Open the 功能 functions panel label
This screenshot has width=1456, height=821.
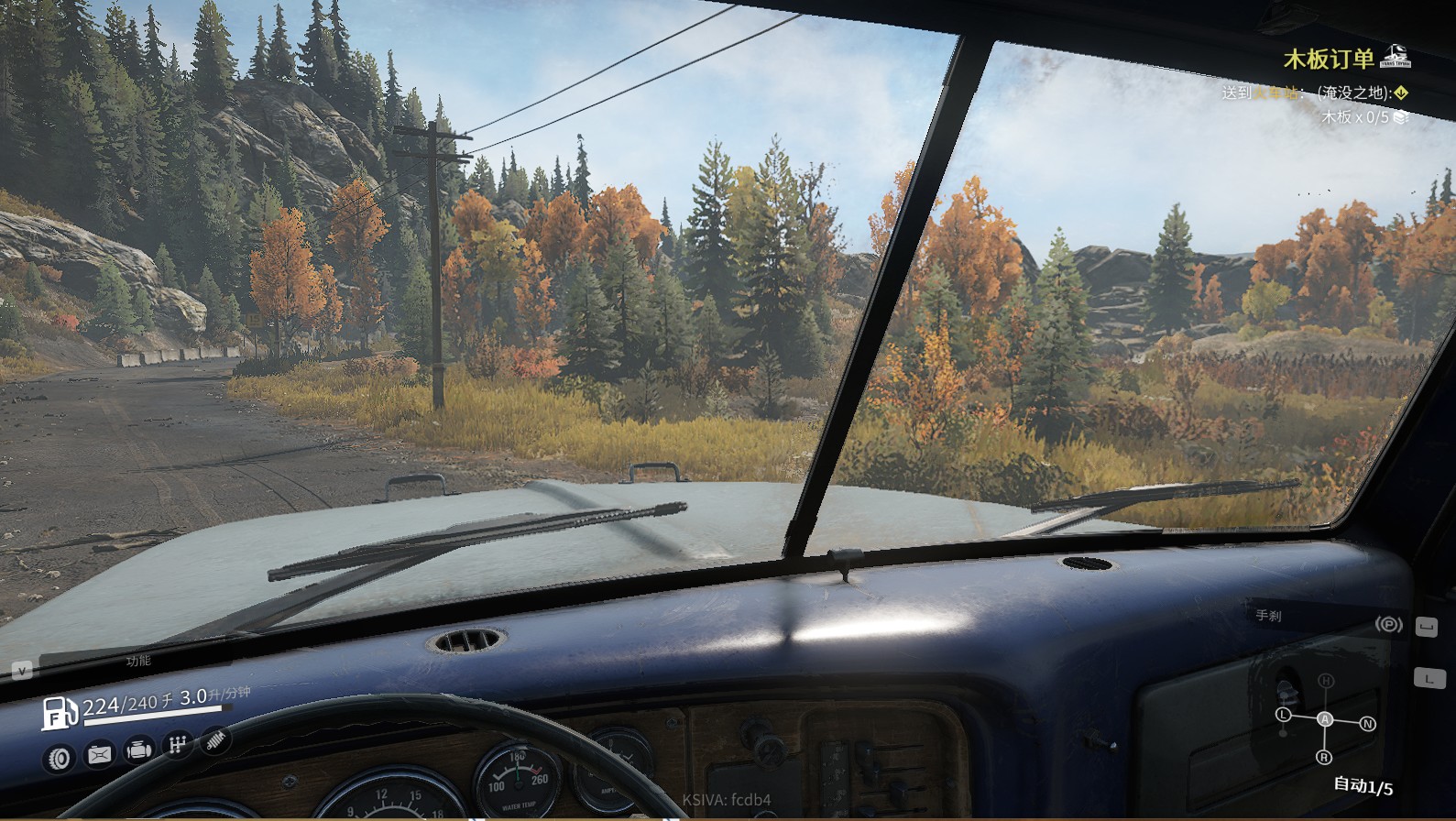click(138, 660)
